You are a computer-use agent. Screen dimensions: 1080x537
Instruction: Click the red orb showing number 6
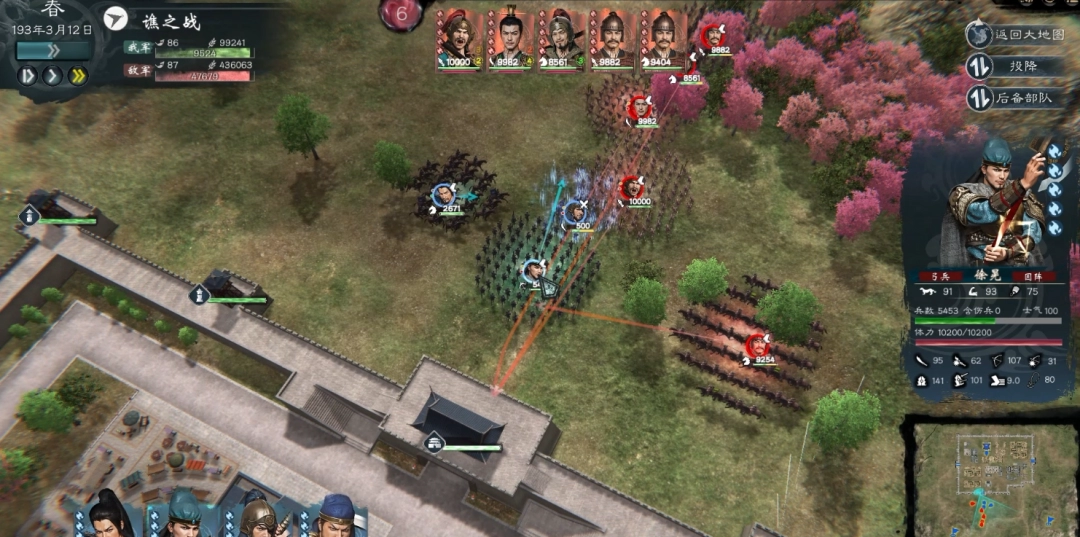(402, 15)
